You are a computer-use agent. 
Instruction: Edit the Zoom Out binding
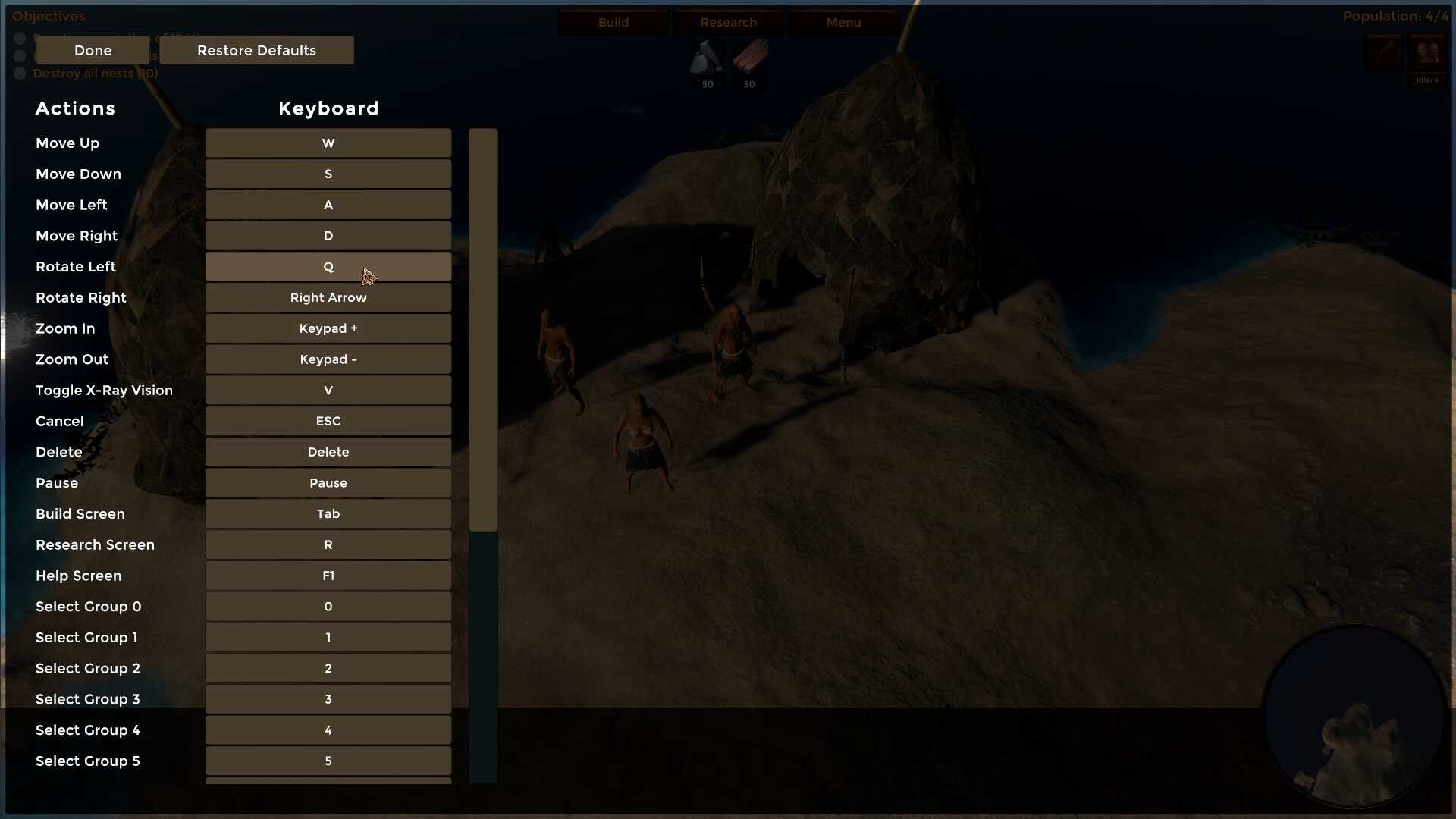pyautogui.click(x=328, y=359)
